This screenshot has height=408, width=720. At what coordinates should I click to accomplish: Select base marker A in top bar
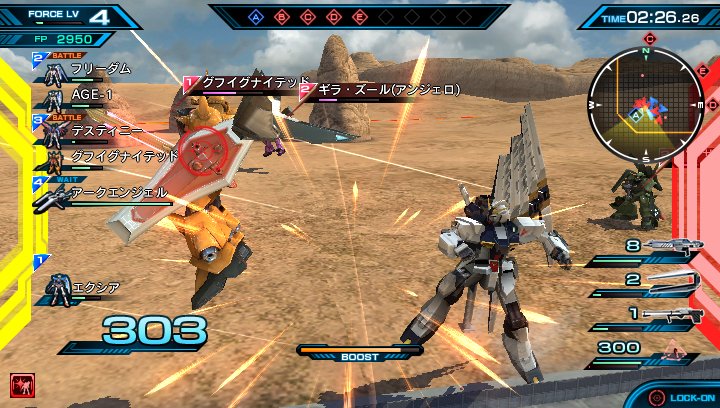click(255, 17)
